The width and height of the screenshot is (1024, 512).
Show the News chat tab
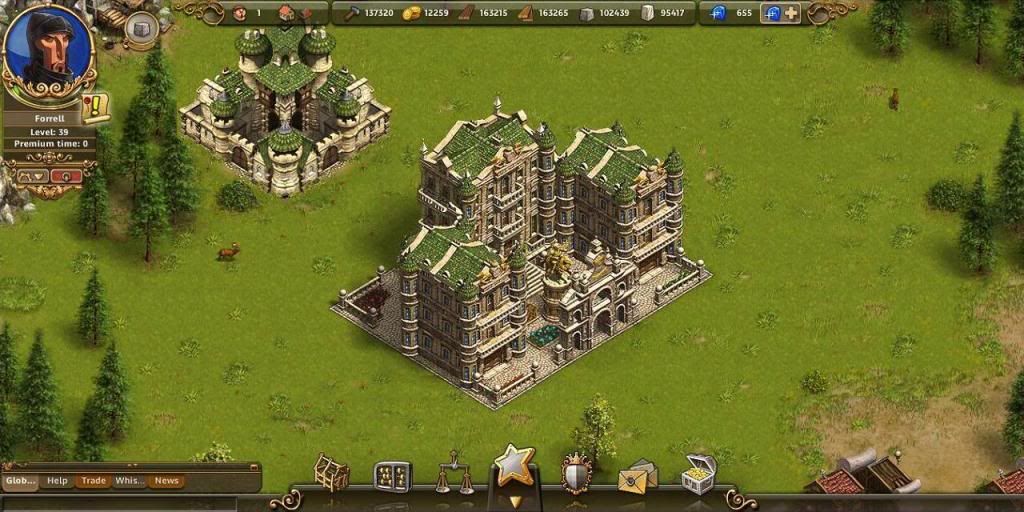[x=166, y=481]
